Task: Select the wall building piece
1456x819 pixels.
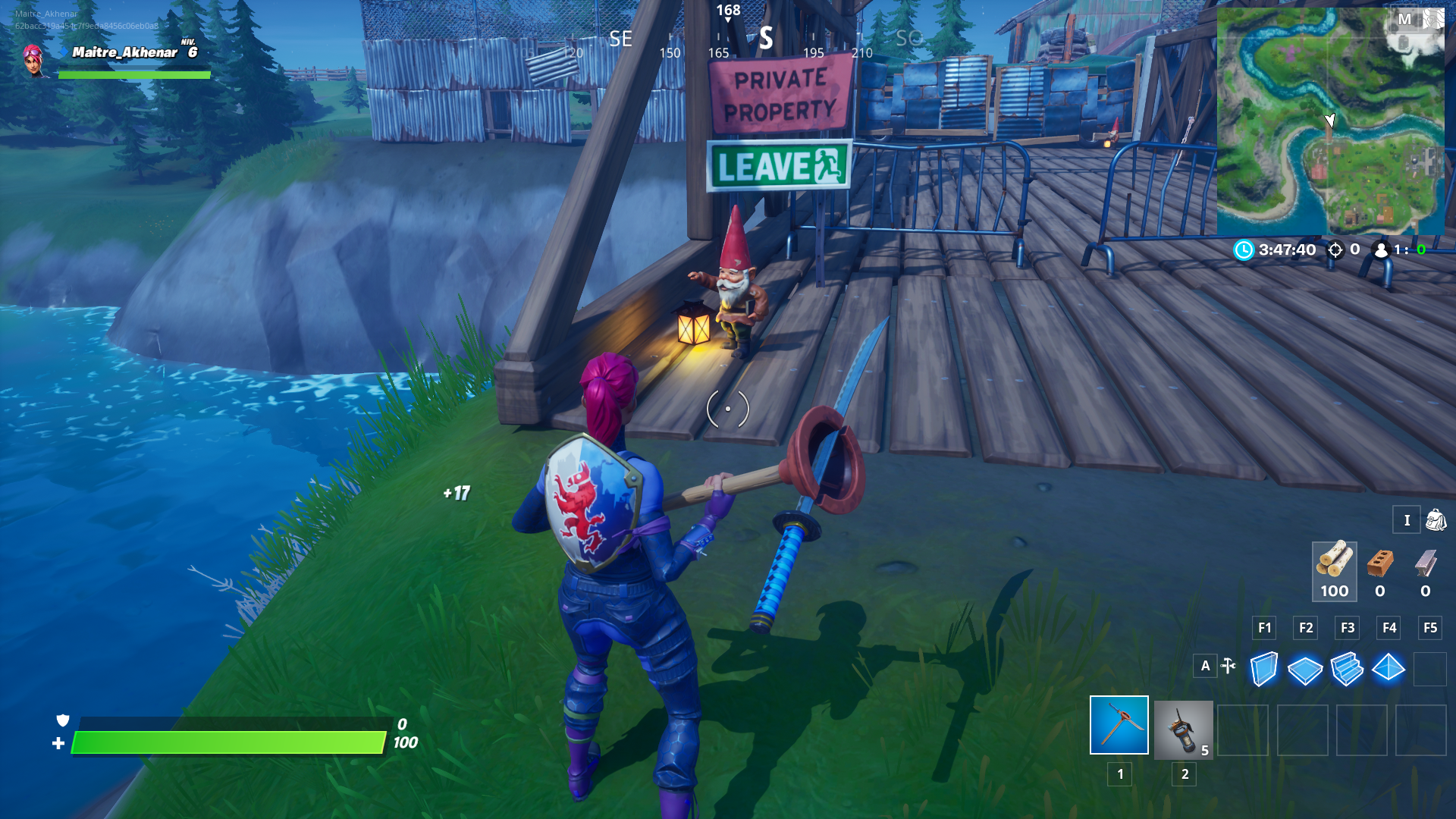Action: click(1264, 669)
